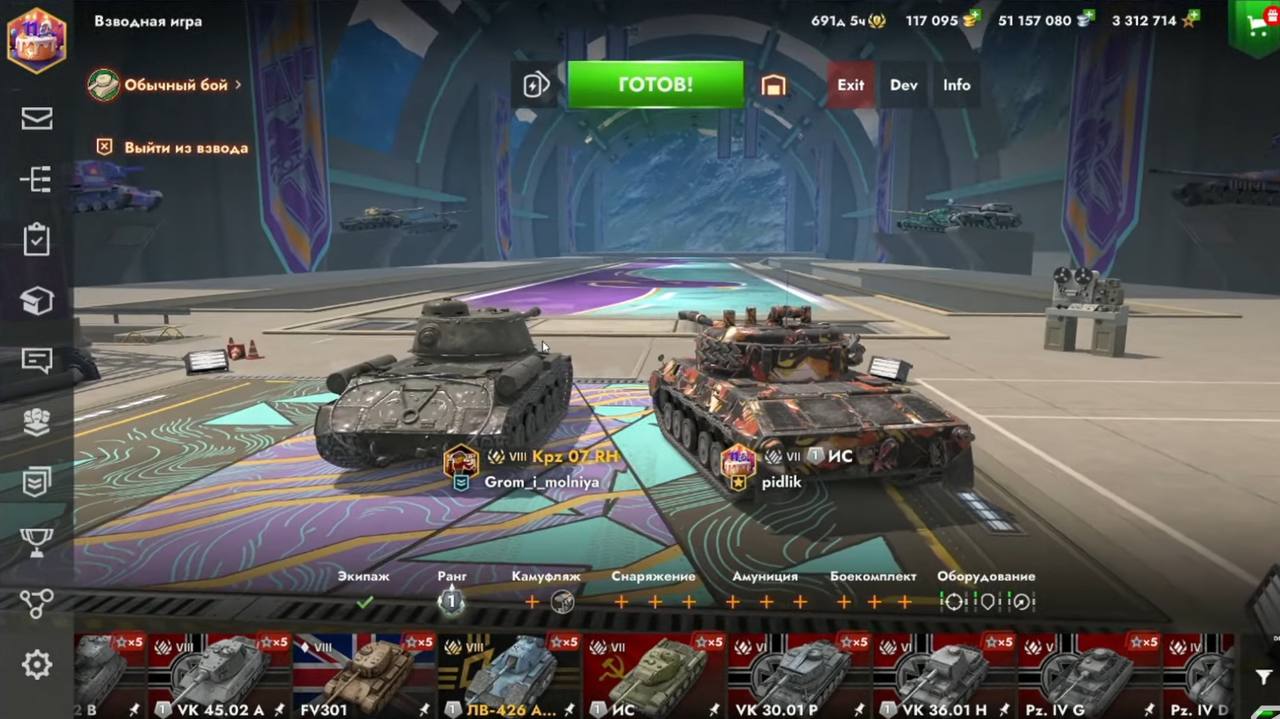Select the FV301 tank in carousel
The height and width of the screenshot is (719, 1280).
(363, 675)
